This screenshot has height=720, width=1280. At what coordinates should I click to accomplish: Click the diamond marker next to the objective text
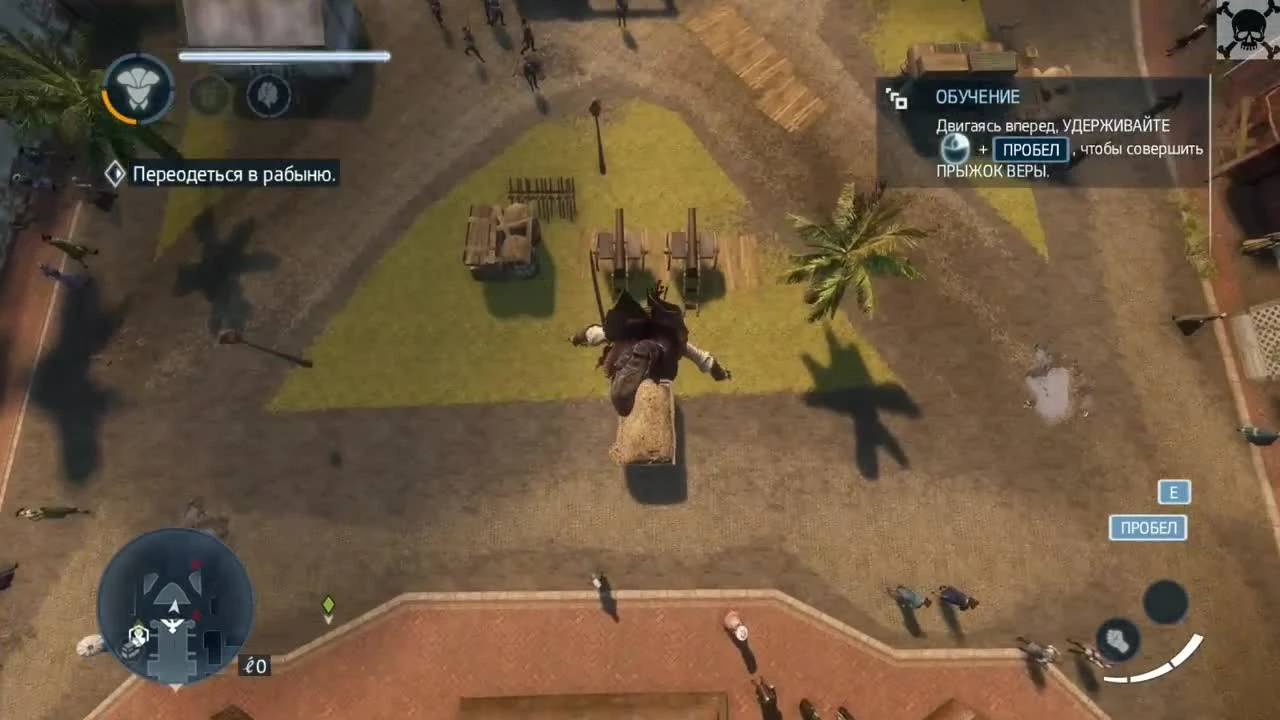114,172
